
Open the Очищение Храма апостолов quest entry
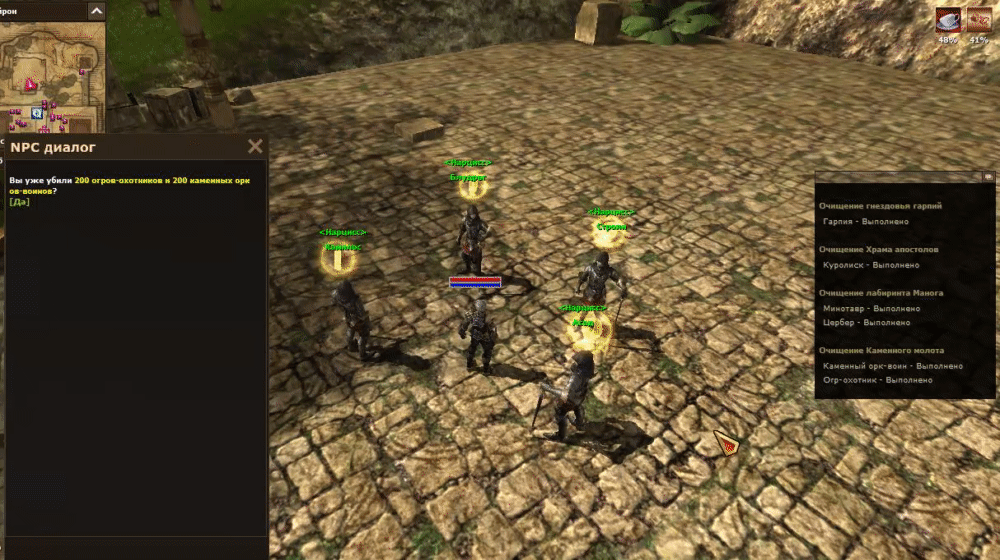tap(879, 249)
